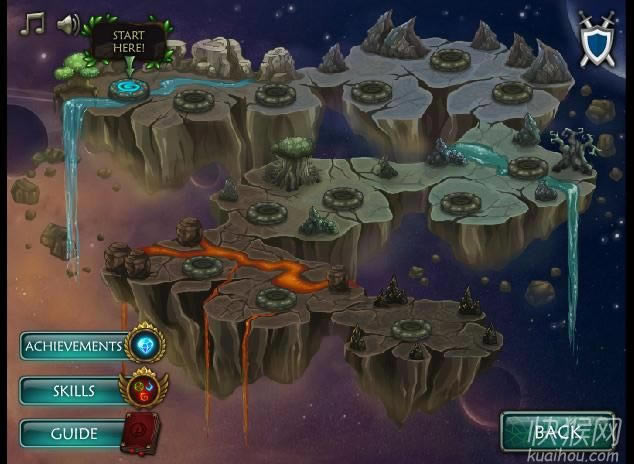Go back with the Back button
The image size is (634, 464).
coord(556,432)
